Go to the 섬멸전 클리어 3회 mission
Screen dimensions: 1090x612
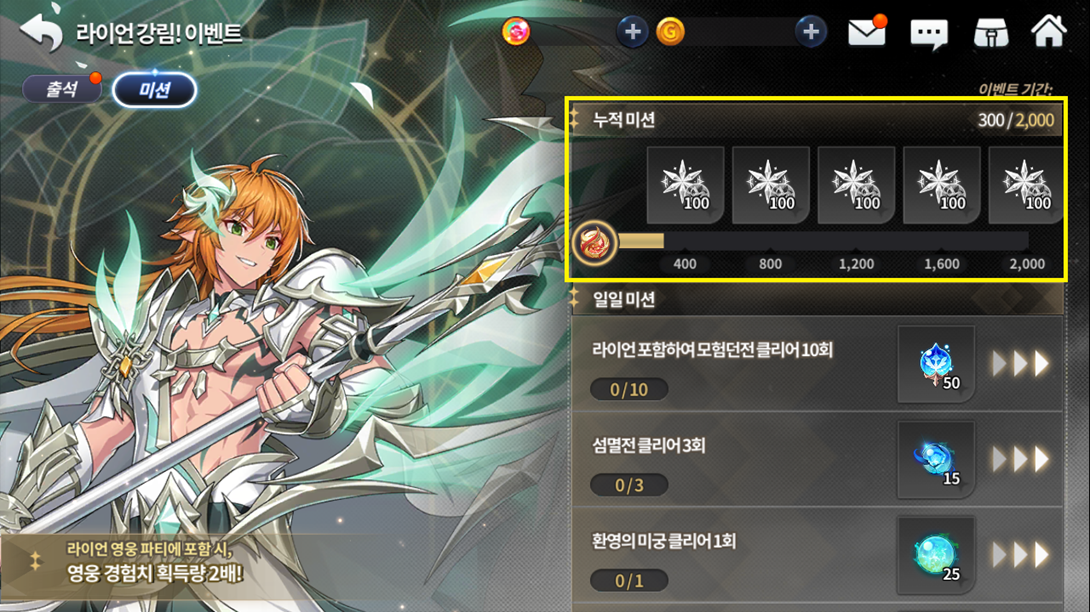click(1020, 459)
